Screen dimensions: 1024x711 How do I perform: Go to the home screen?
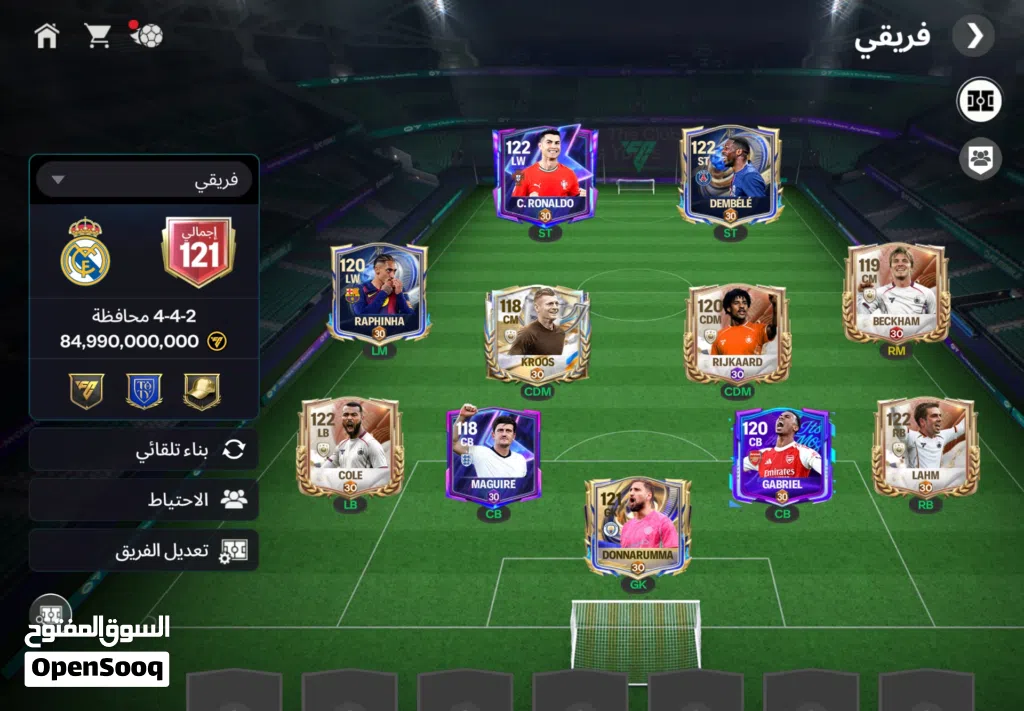(46, 36)
